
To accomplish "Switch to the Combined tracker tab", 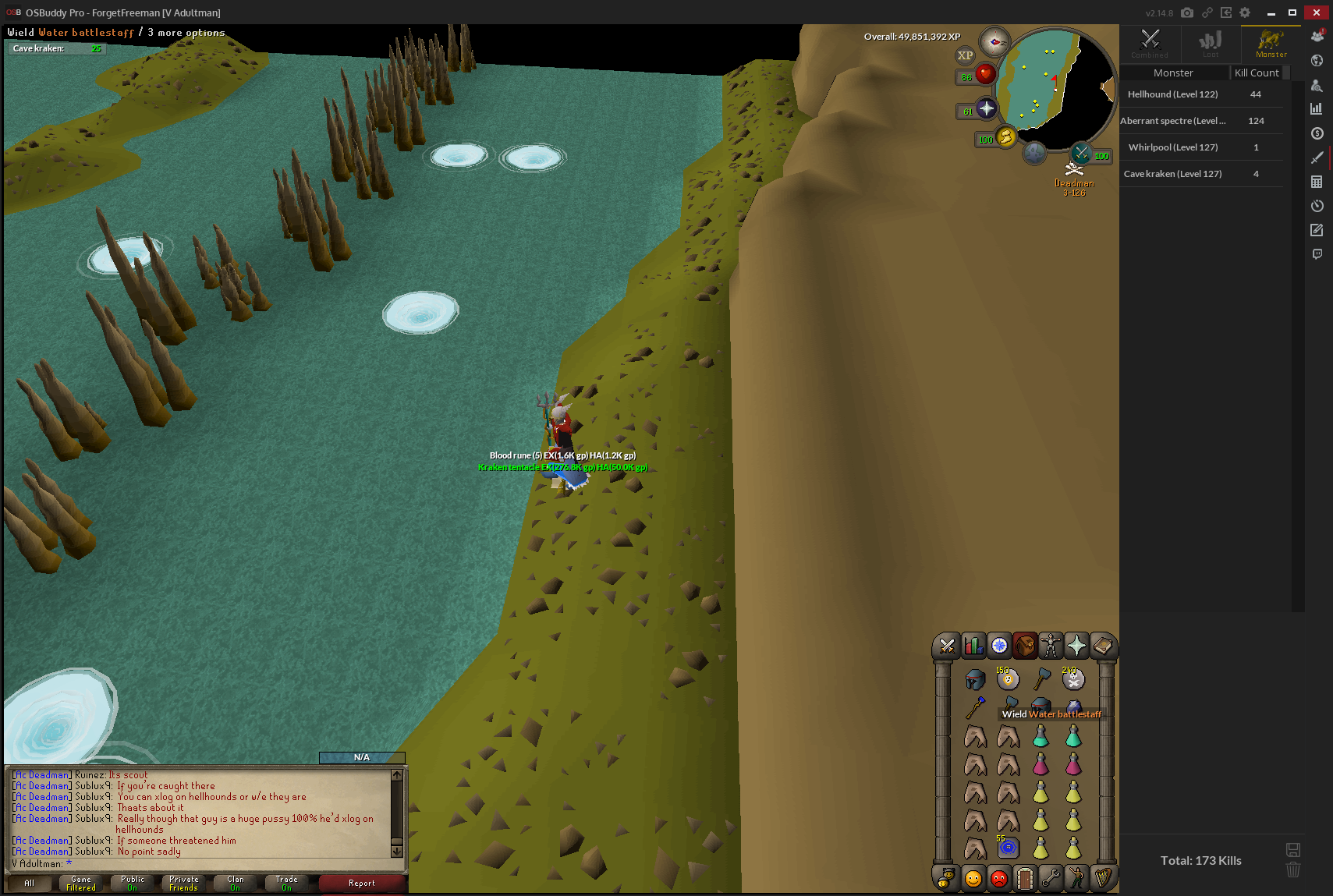I will coord(1150,44).
